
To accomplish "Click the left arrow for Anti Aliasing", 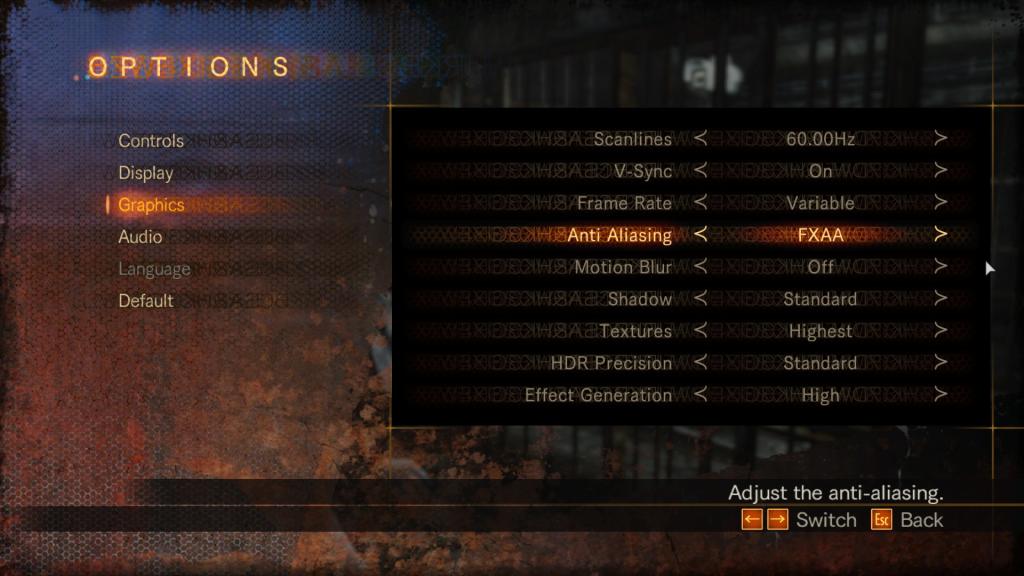I will click(x=700, y=235).
